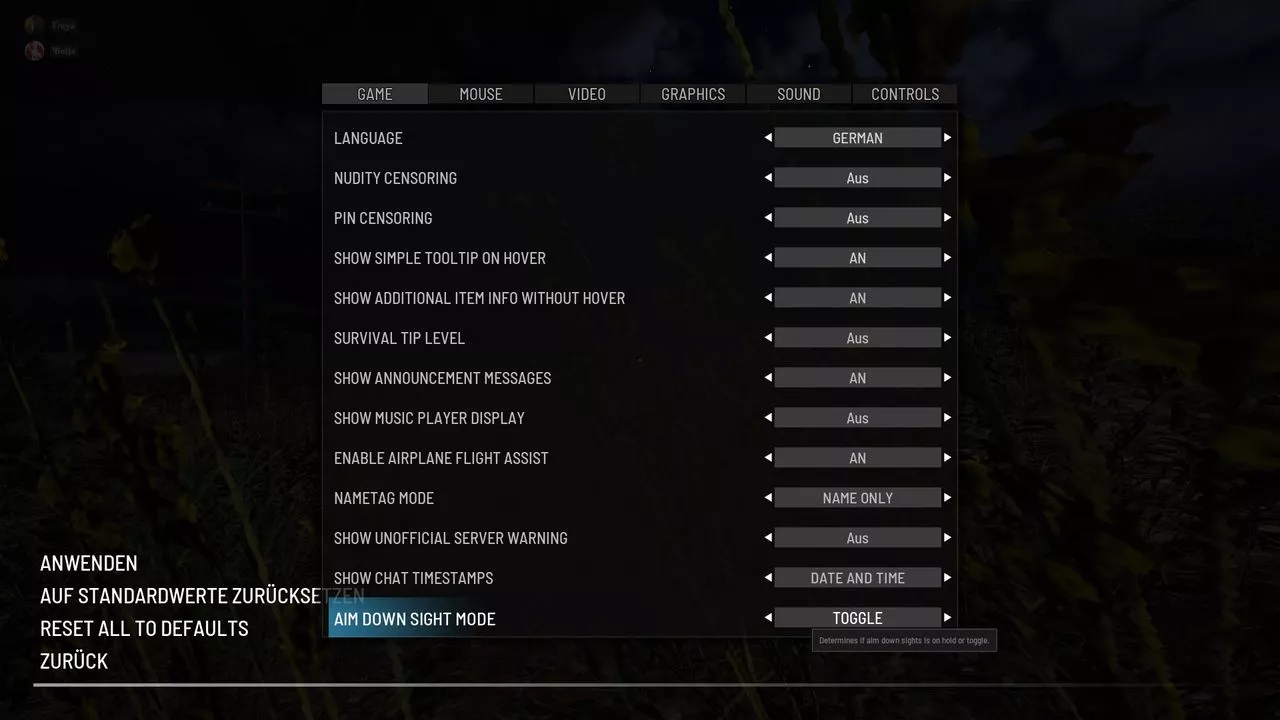Viewport: 1280px width, 720px height.
Task: Select the Game settings tab
Action: click(x=375, y=94)
